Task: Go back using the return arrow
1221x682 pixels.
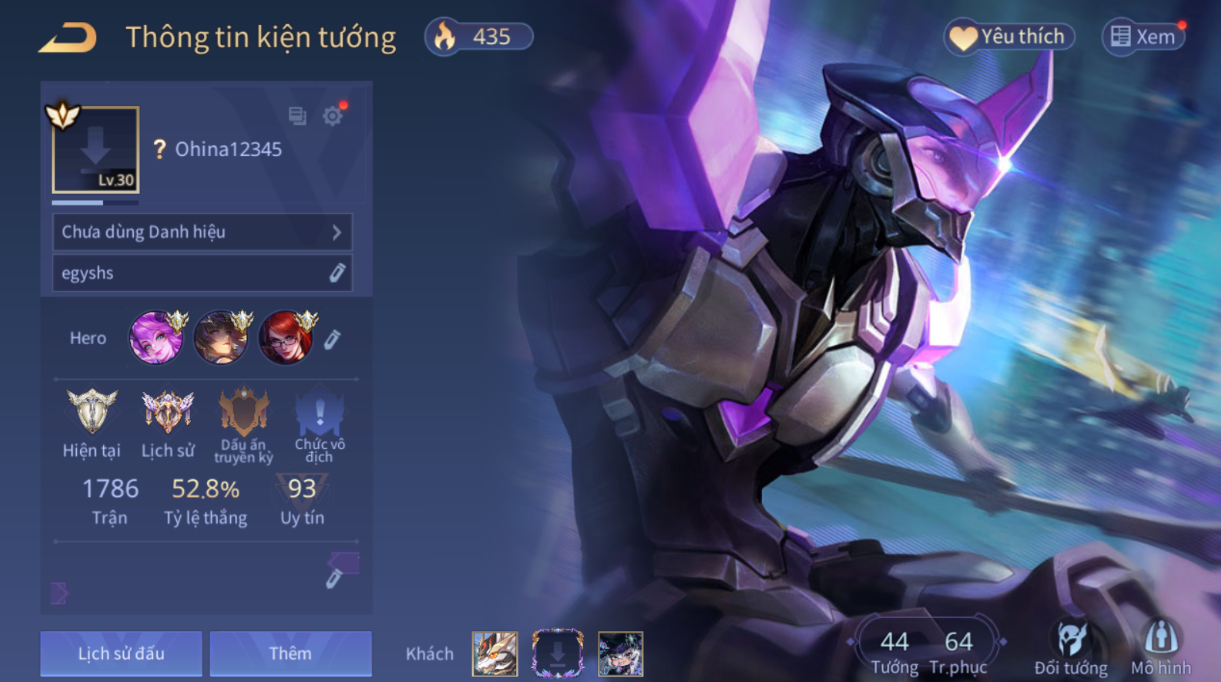Action: tap(67, 38)
